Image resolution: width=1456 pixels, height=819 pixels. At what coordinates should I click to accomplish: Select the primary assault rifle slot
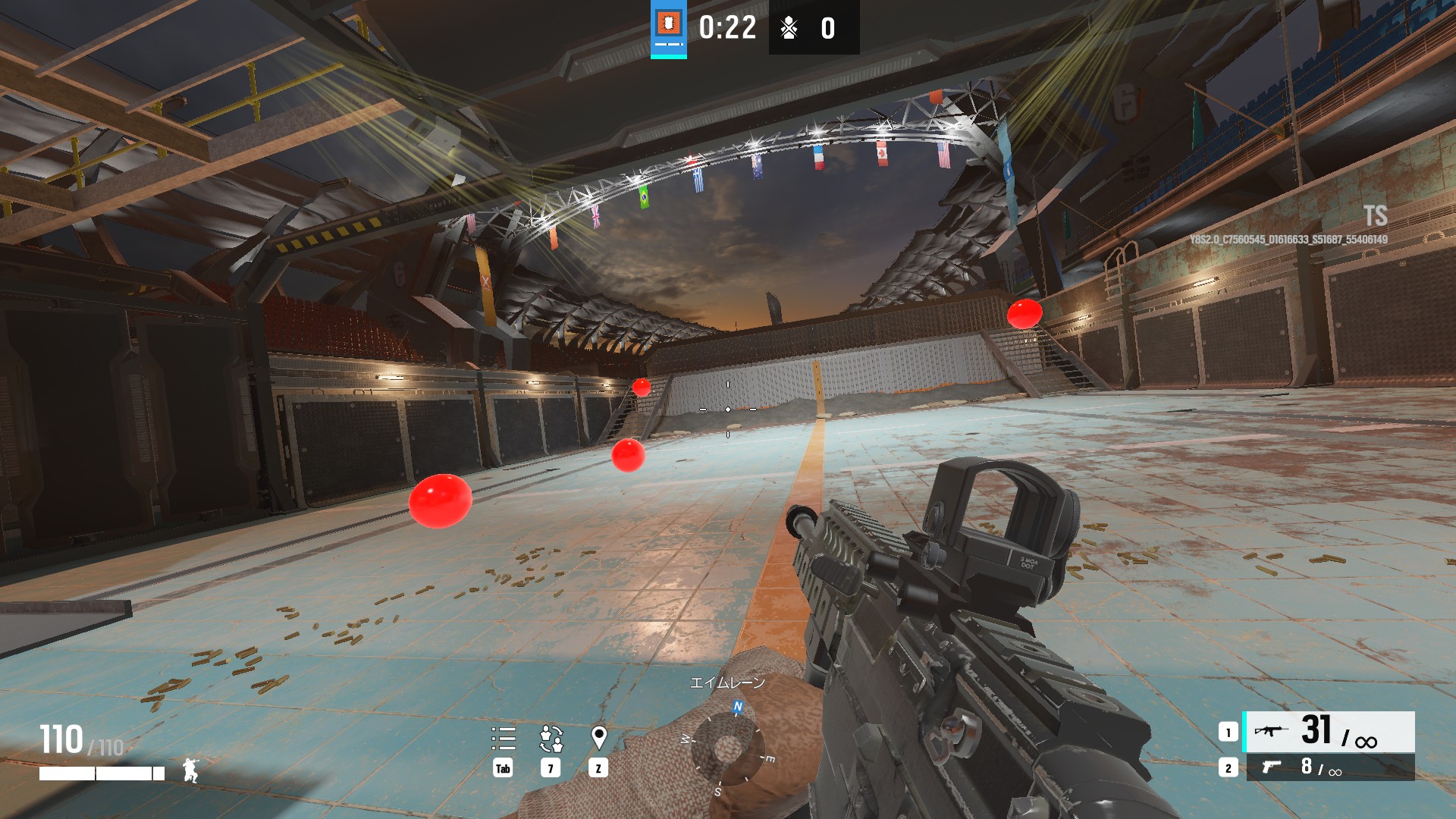(x=1329, y=732)
